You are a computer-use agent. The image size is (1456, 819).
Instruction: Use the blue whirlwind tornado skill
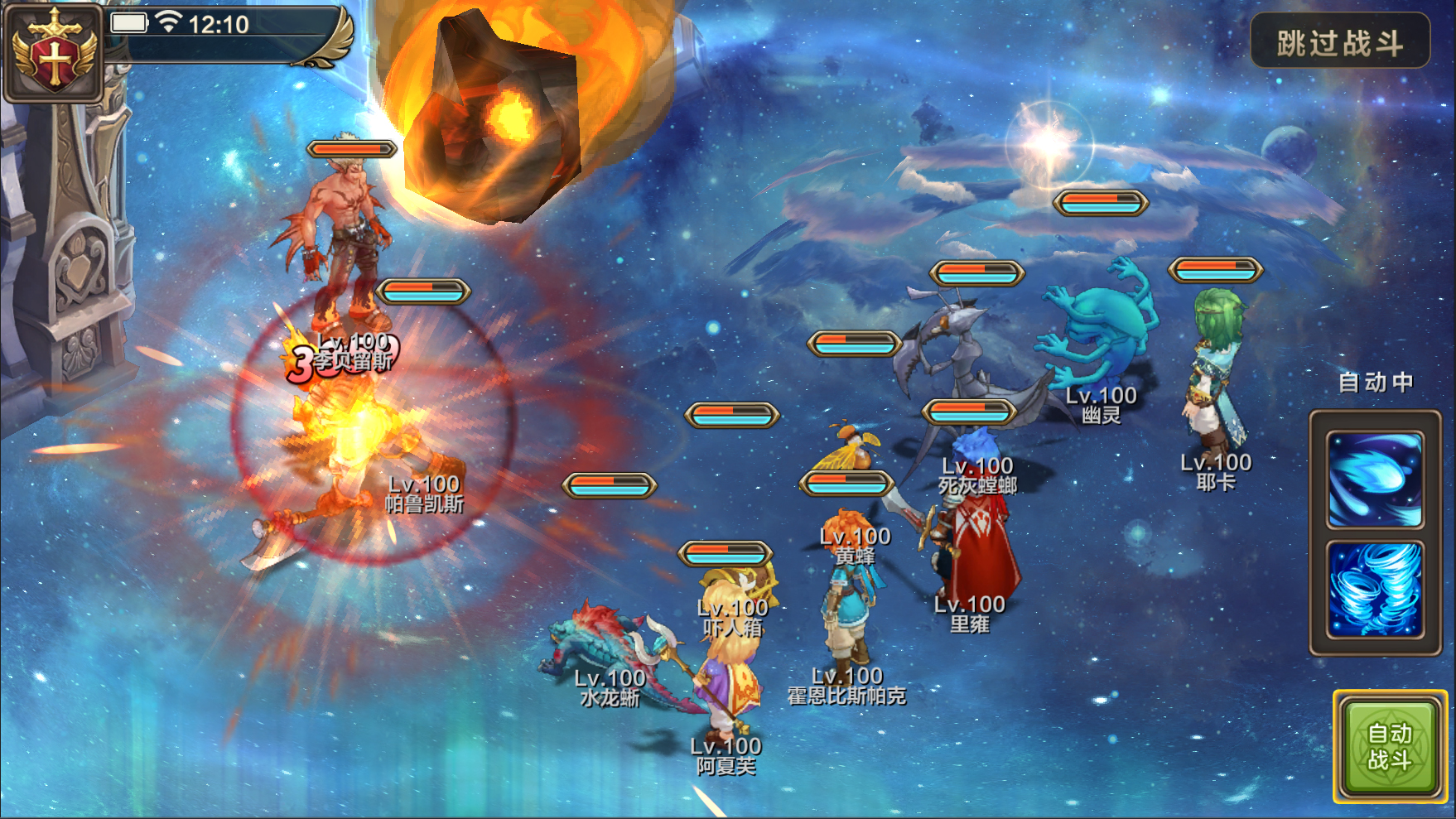click(x=1375, y=589)
